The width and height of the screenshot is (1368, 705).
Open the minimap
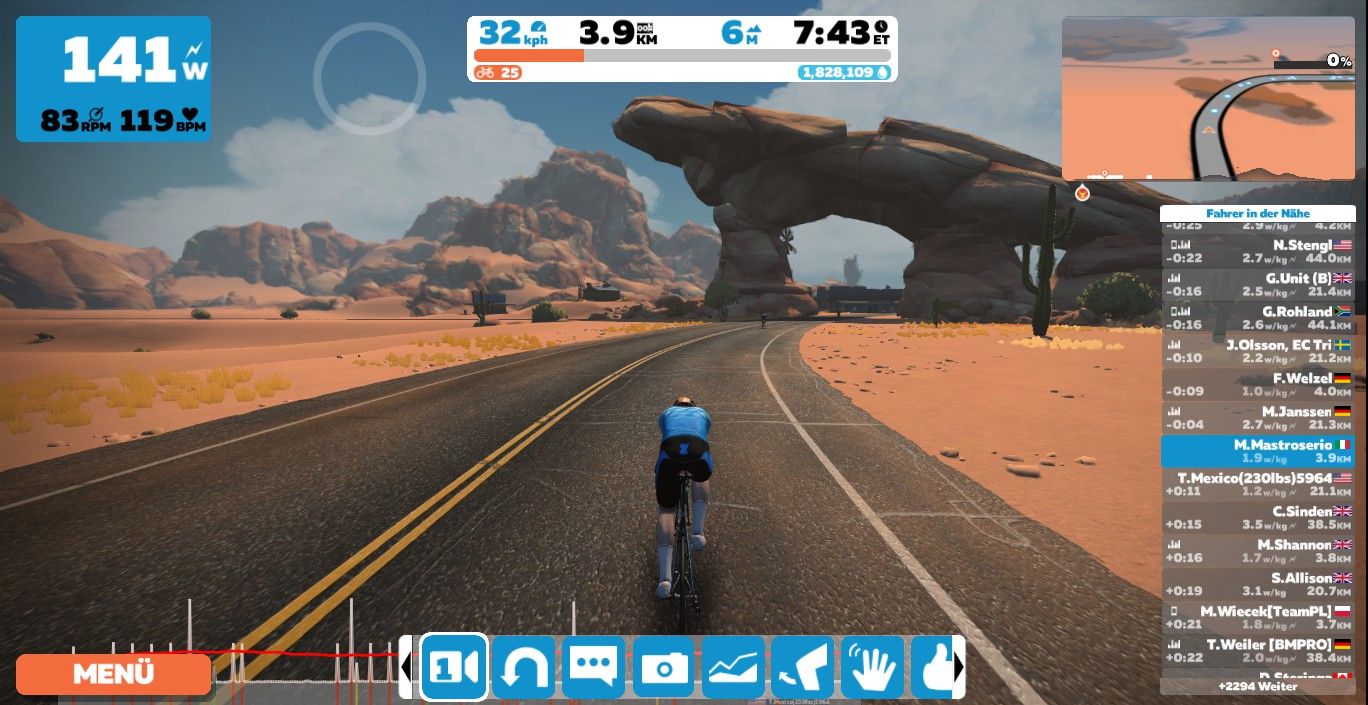click(x=1208, y=98)
